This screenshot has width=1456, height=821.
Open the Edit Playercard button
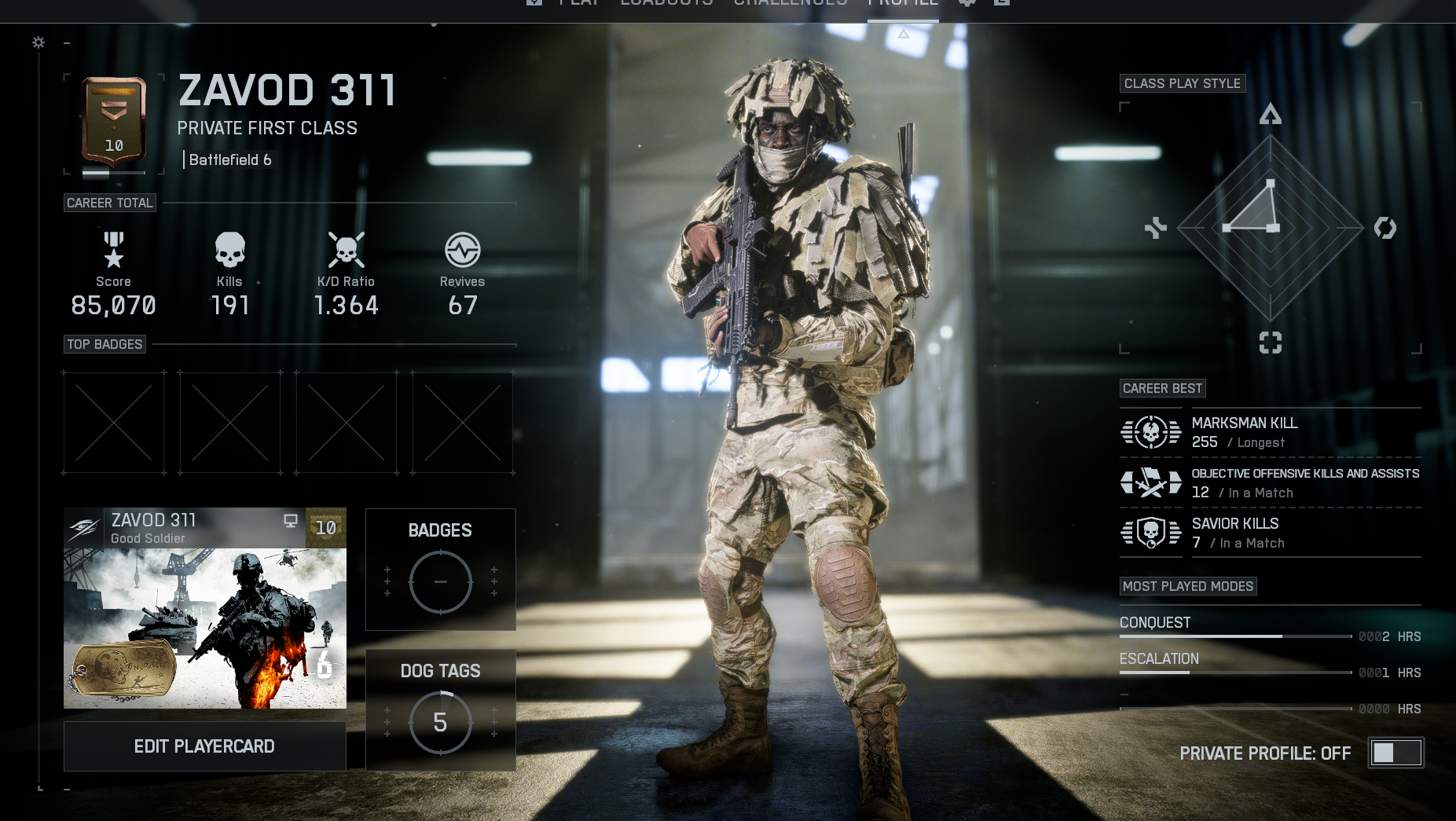click(204, 746)
